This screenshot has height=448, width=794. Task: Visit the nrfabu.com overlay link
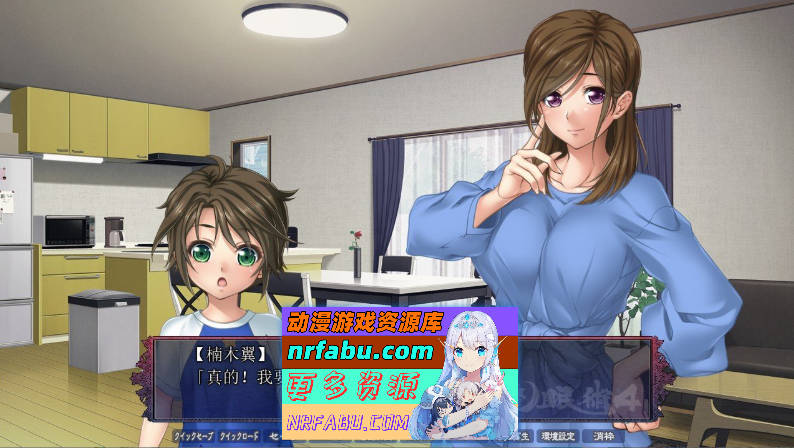pyautogui.click(x=361, y=351)
